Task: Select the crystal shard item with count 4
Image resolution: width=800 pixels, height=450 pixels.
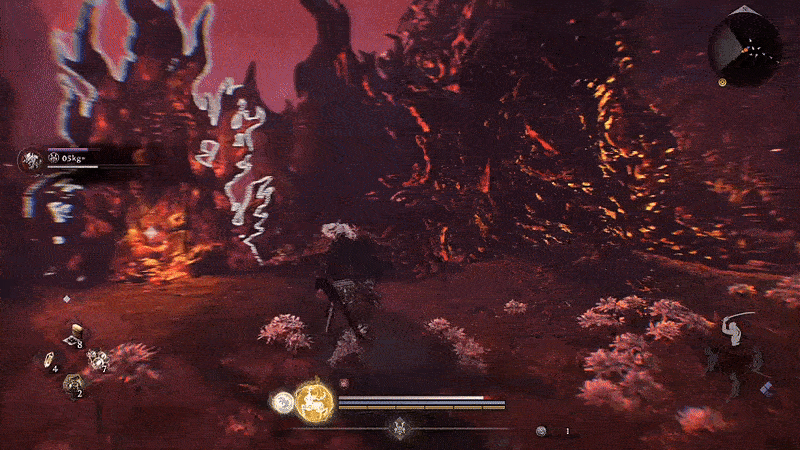Action: pyautogui.click(x=48, y=361)
